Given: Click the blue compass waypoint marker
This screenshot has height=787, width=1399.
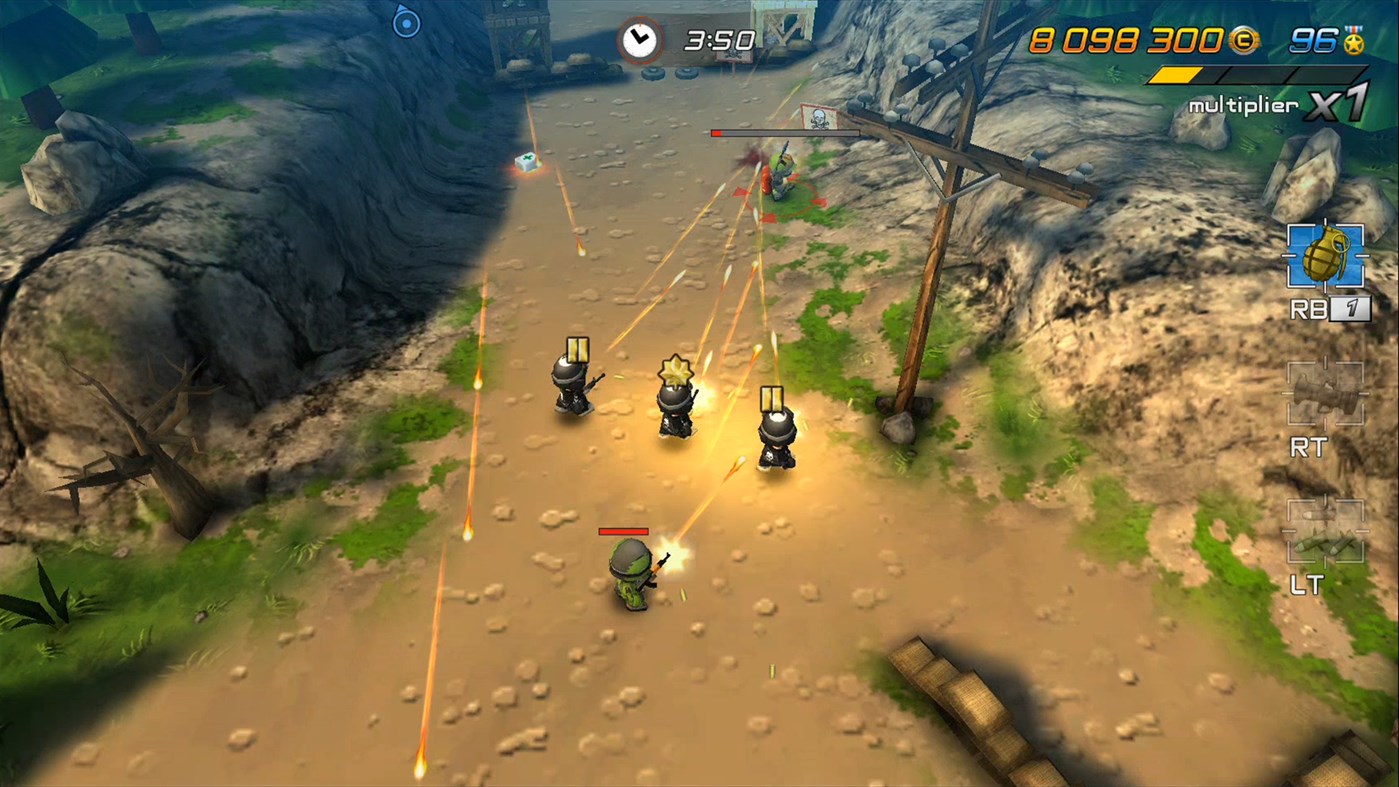Looking at the screenshot, I should pos(406,23).
